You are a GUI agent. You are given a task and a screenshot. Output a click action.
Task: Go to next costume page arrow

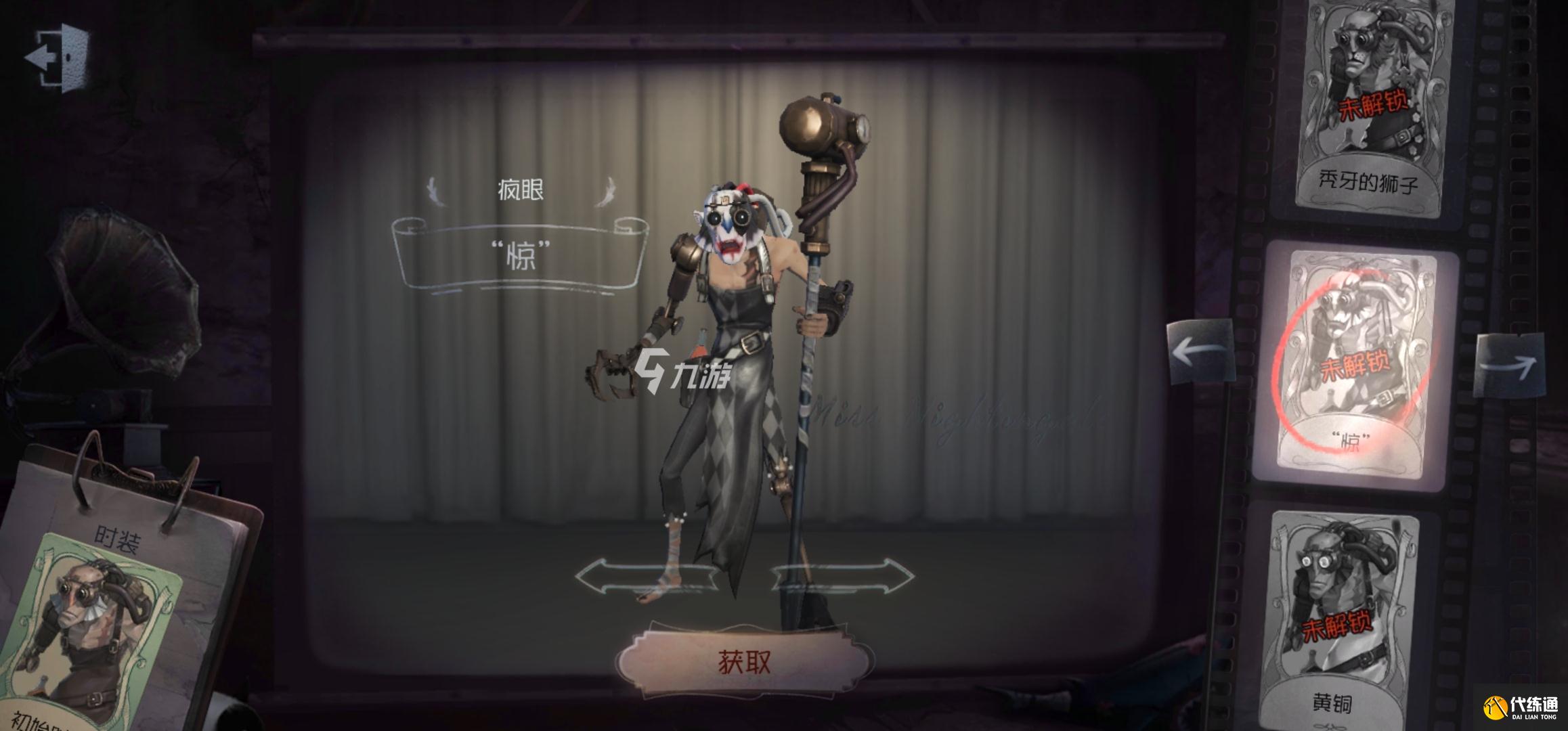coord(1510,365)
